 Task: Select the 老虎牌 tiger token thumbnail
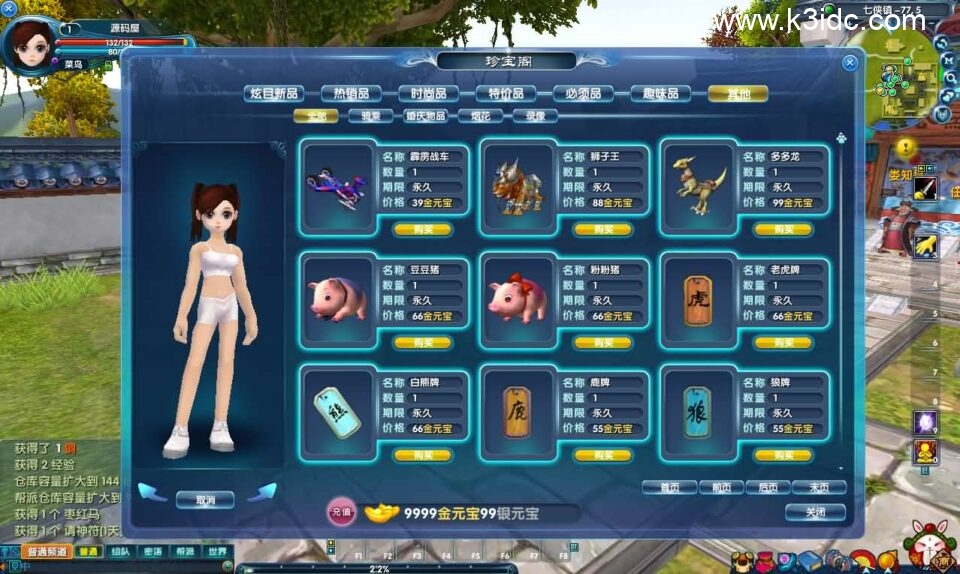coord(697,299)
